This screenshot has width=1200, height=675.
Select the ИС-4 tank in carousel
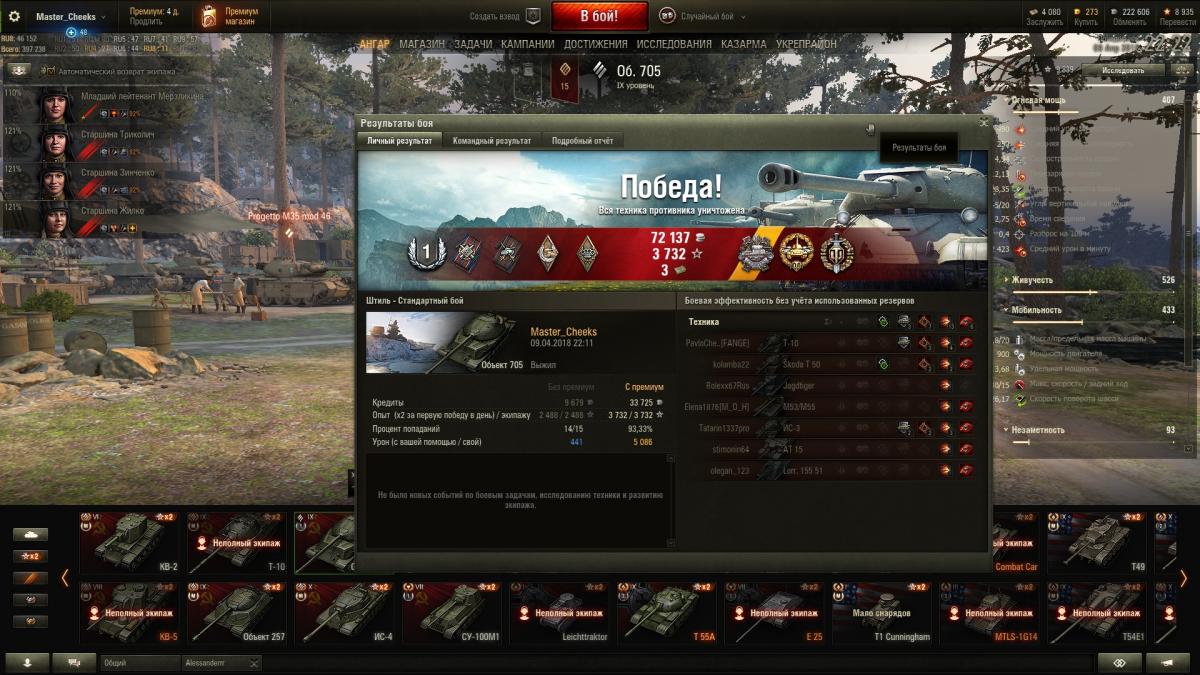pyautogui.click(x=347, y=612)
